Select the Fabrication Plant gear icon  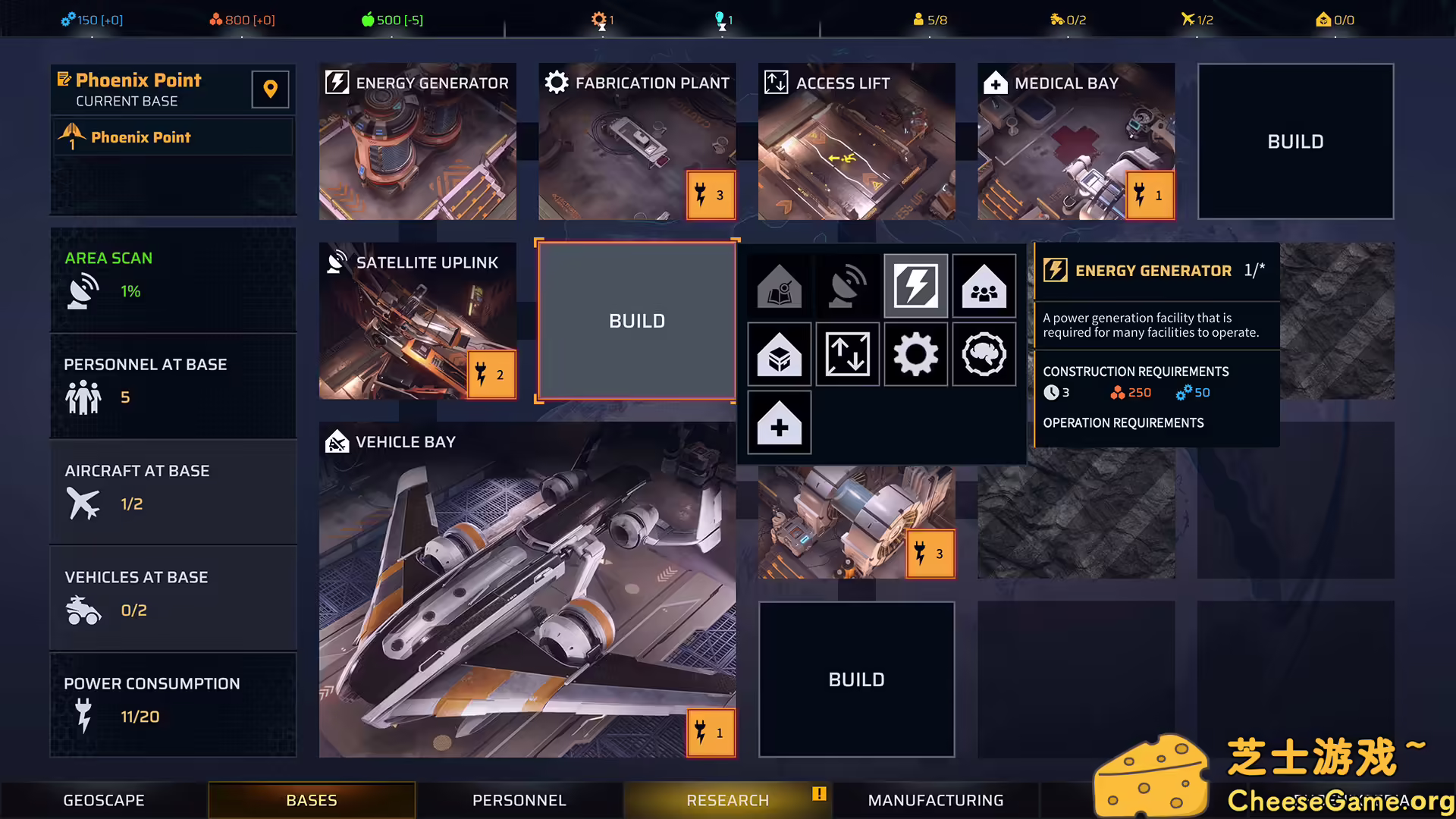click(x=915, y=354)
